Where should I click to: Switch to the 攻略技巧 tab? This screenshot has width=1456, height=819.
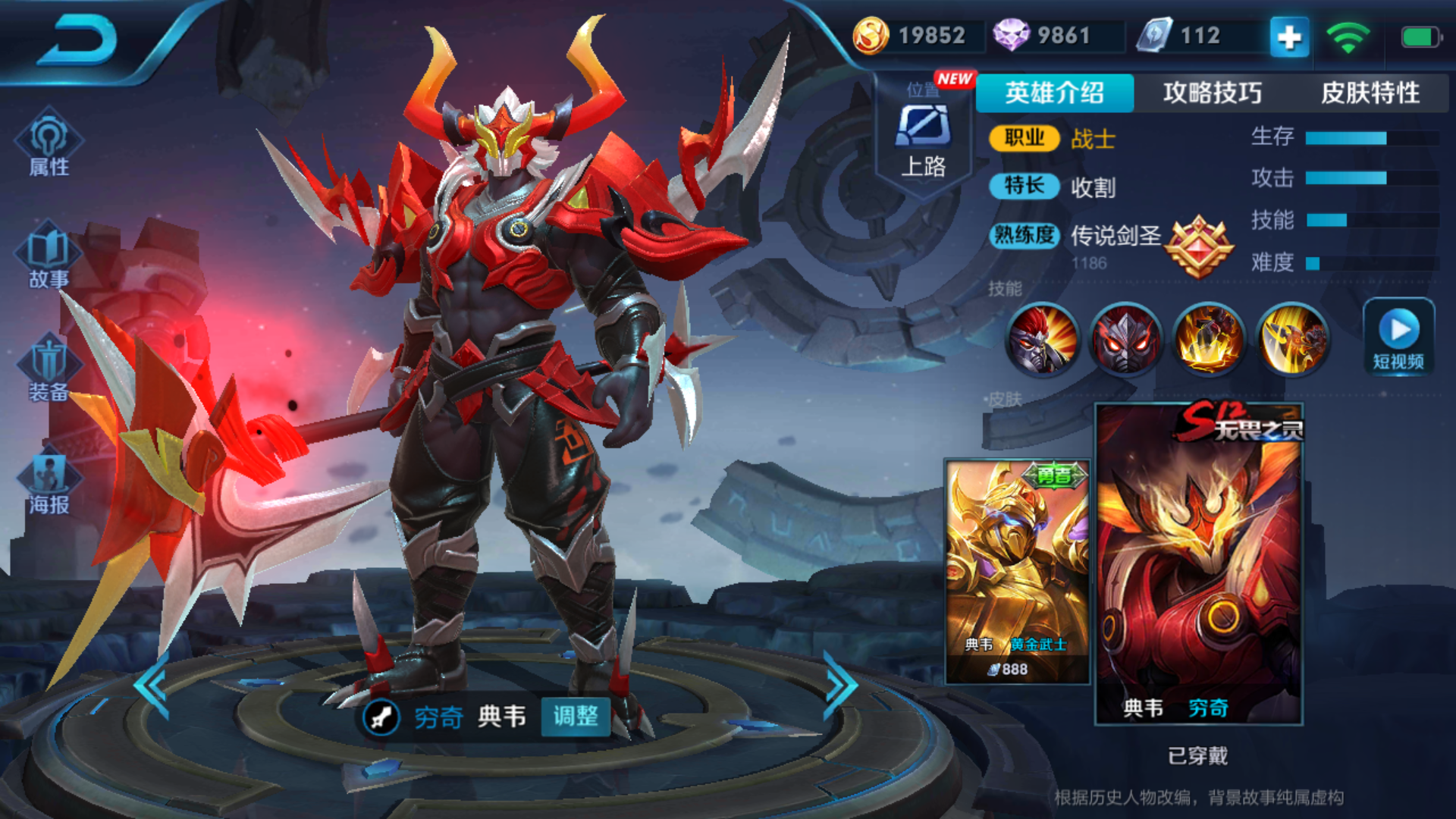(1212, 93)
